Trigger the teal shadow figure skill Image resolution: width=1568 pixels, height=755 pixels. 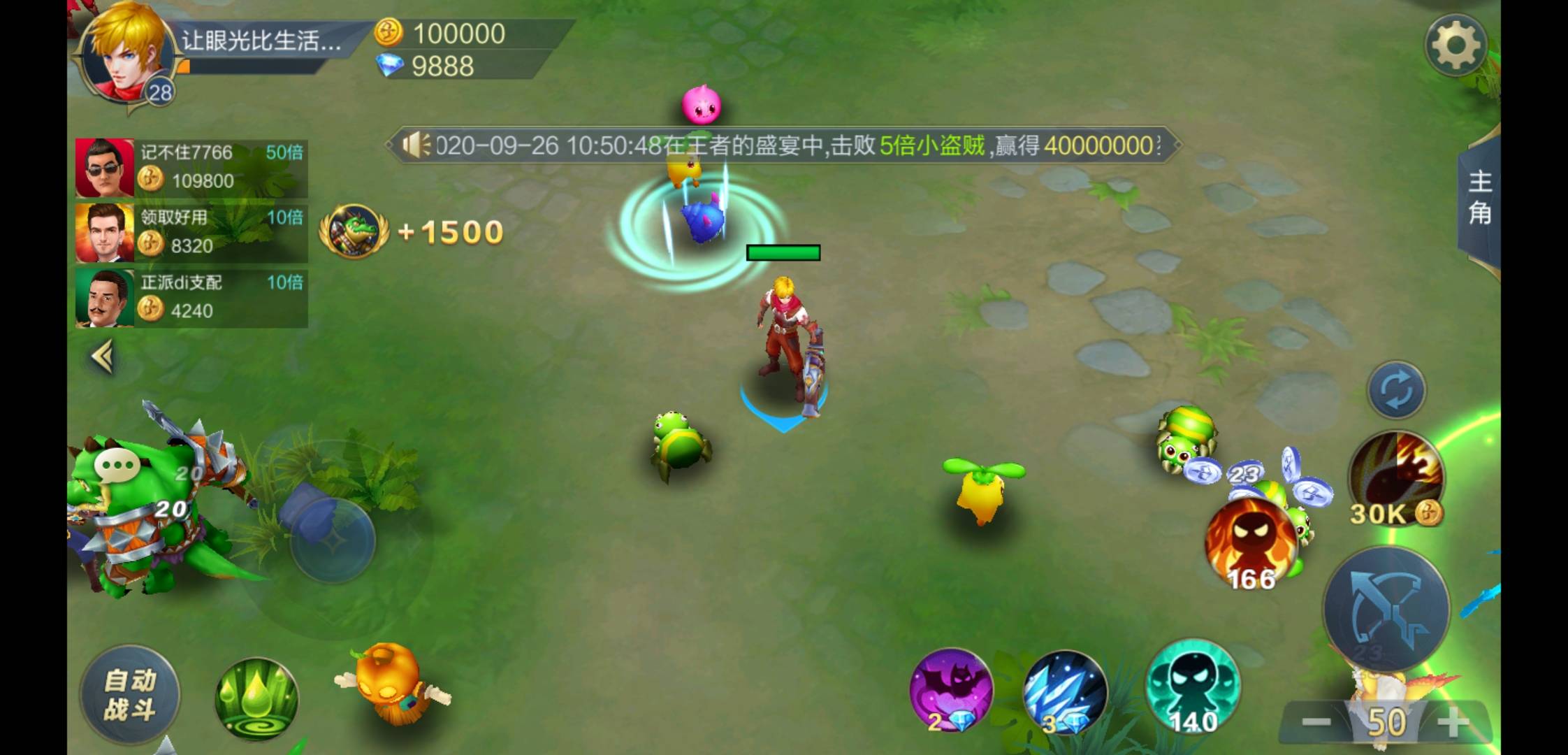coord(1192,686)
